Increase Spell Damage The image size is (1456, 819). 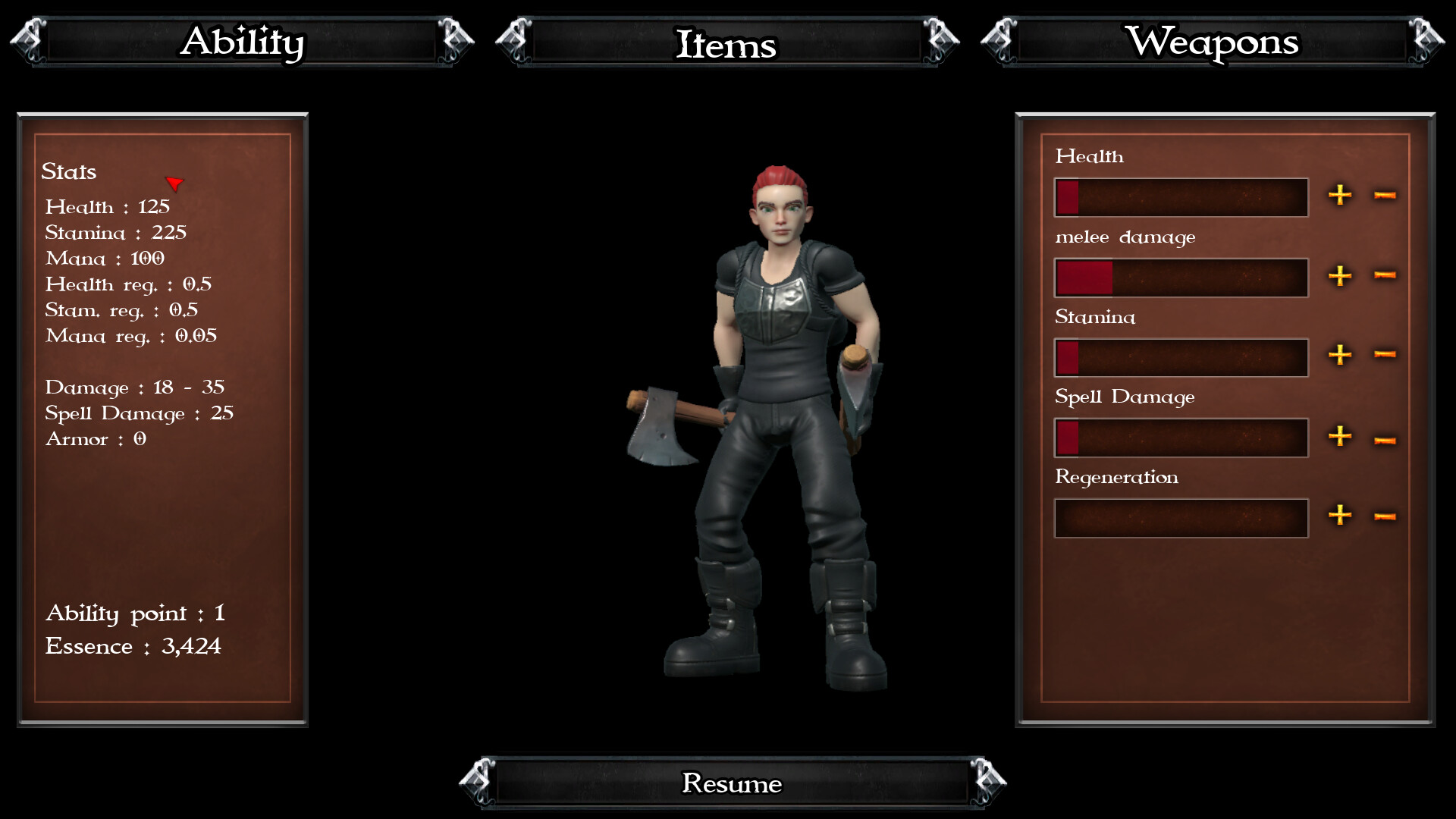pyautogui.click(x=1340, y=437)
